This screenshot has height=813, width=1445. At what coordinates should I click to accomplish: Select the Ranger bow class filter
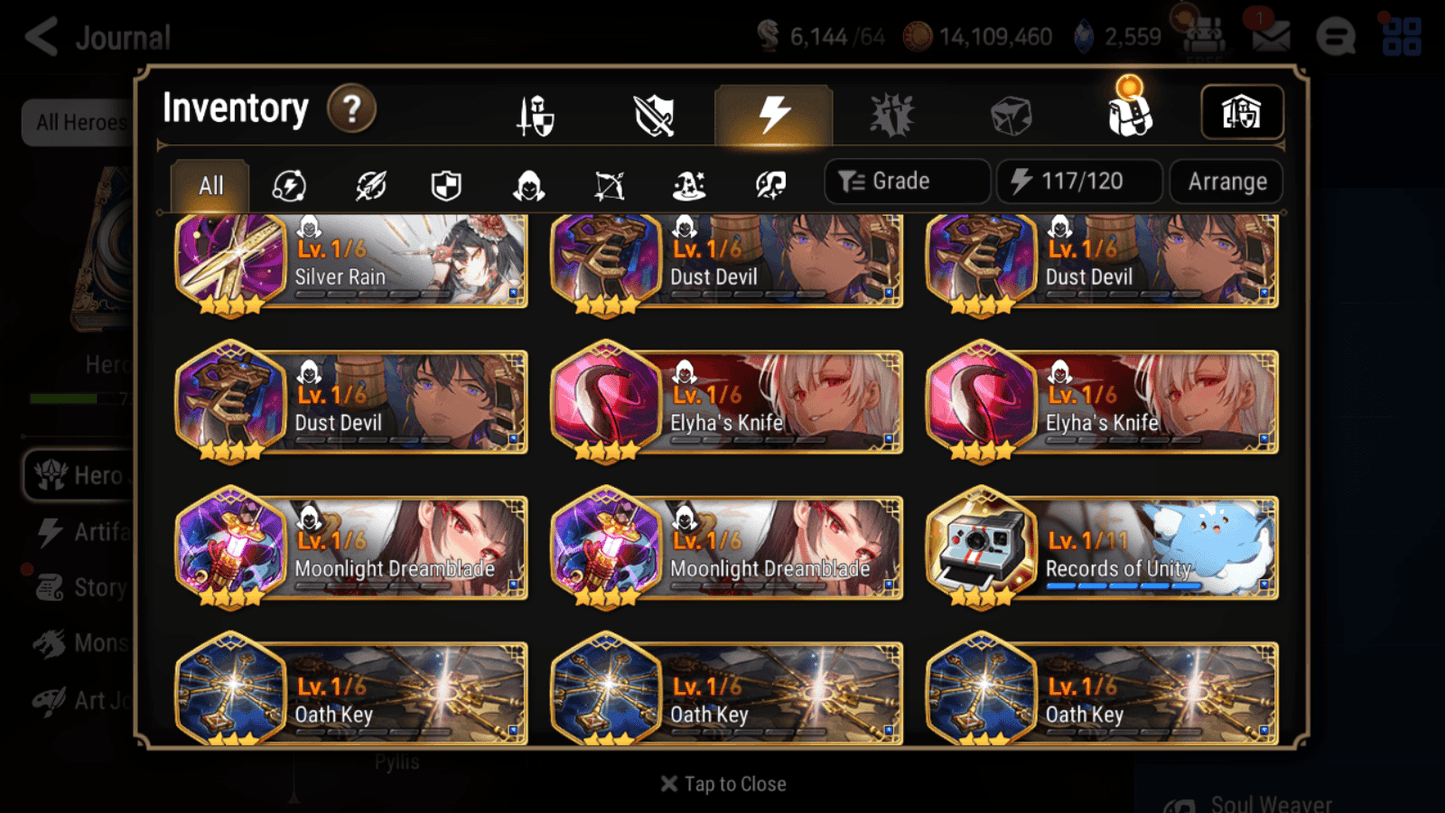point(608,185)
